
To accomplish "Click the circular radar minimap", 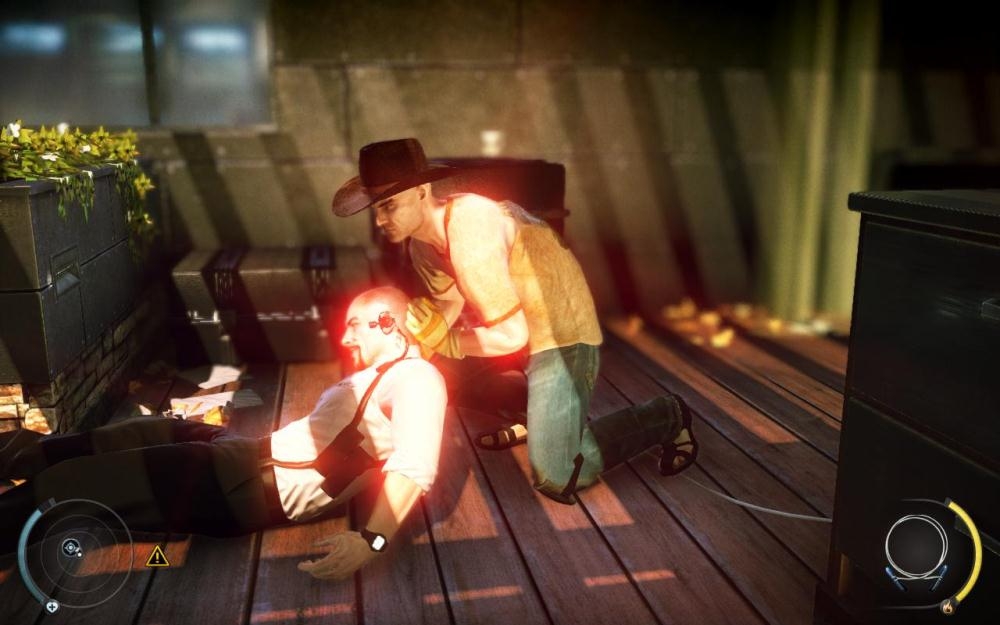I will [74, 549].
